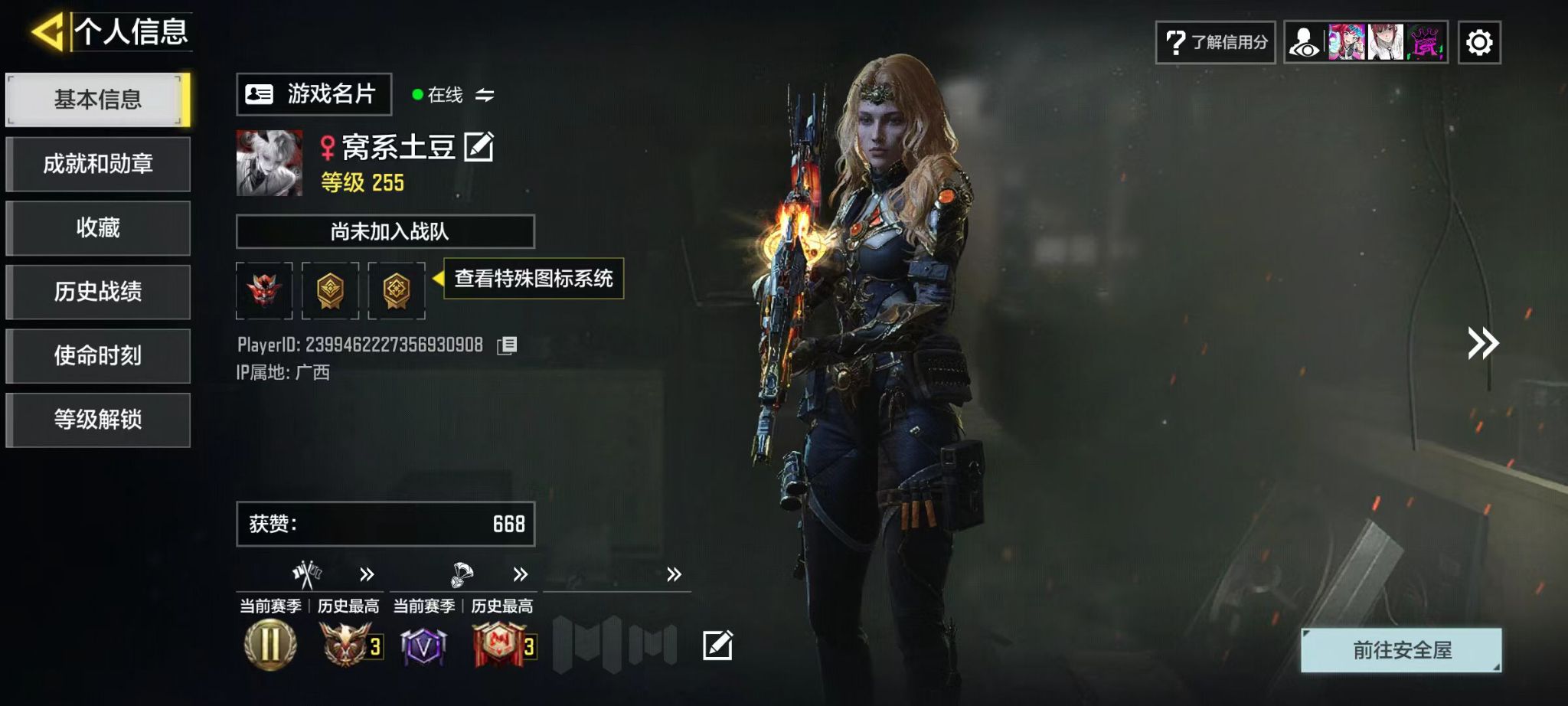Image resolution: width=1568 pixels, height=706 pixels.
Task: Open the 使命时刻 tab
Action: tap(97, 356)
